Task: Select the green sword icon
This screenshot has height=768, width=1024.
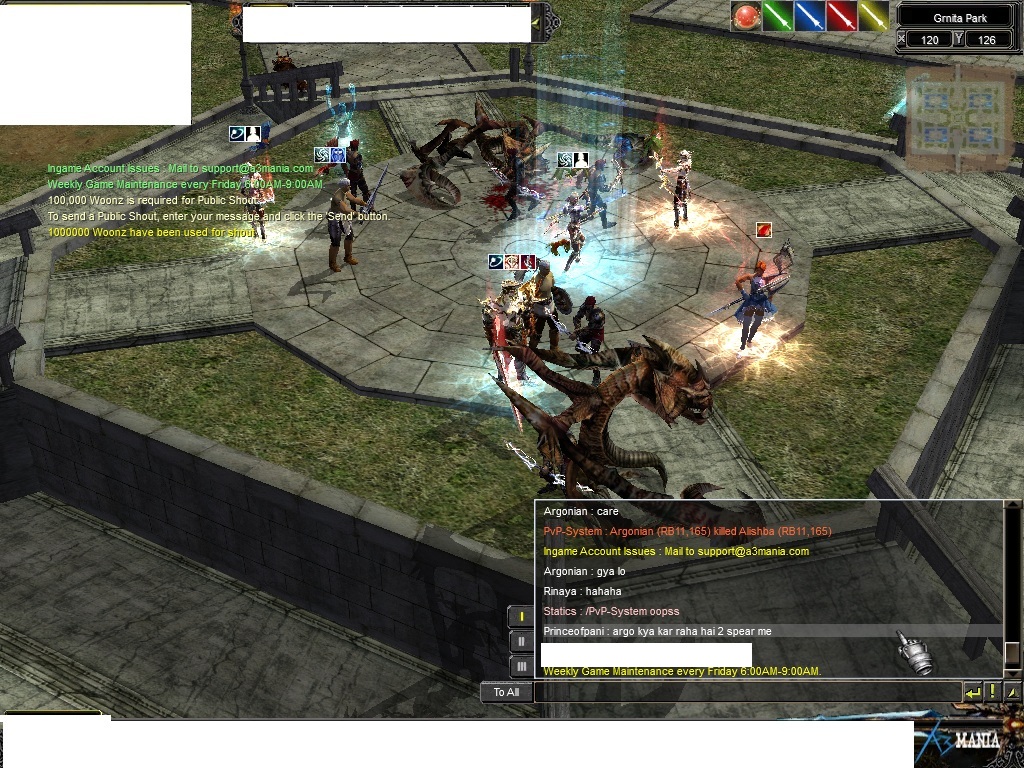Action: pyautogui.click(x=777, y=16)
